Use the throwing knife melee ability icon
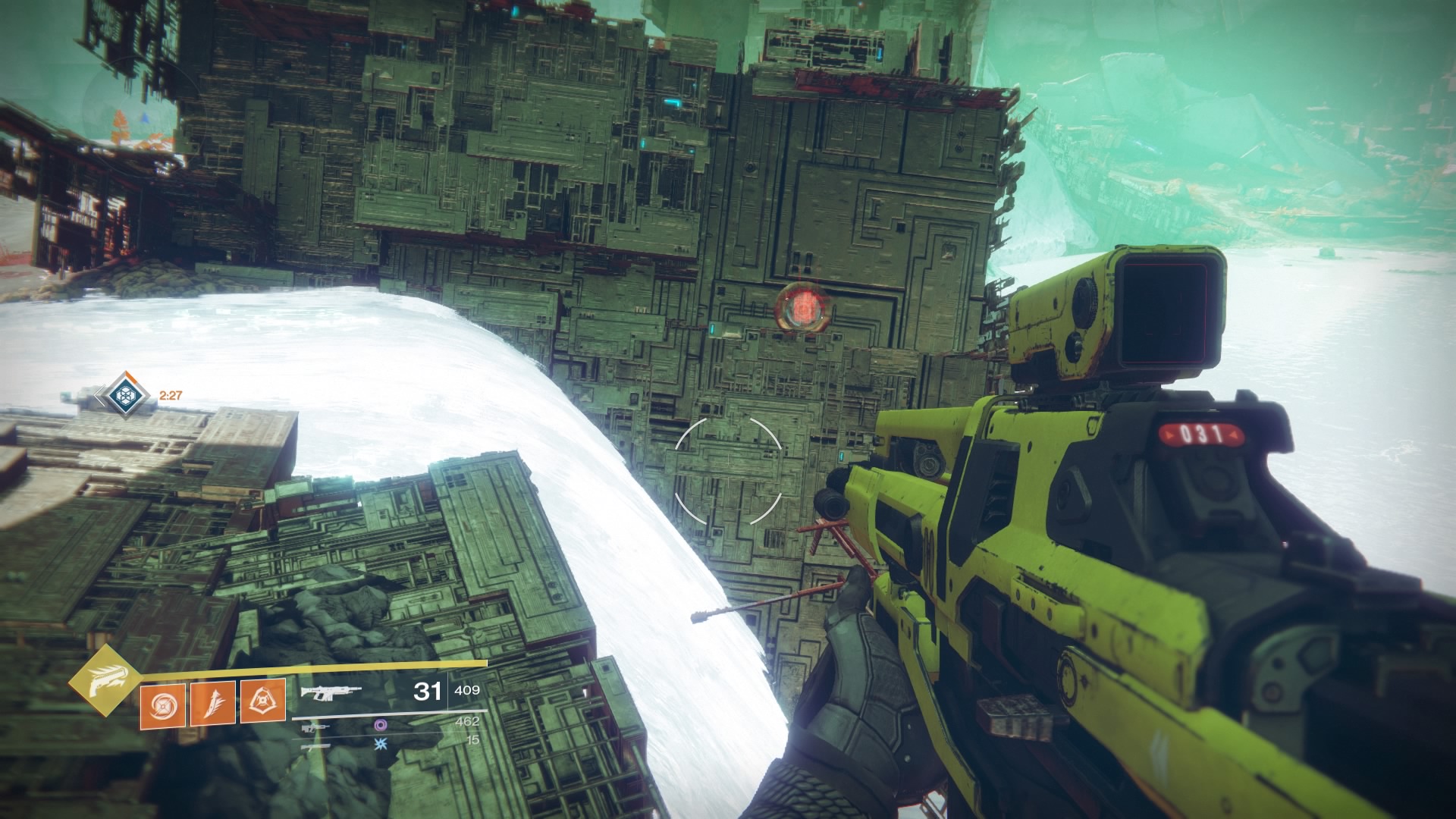This screenshot has width=1456, height=819. 212,703
